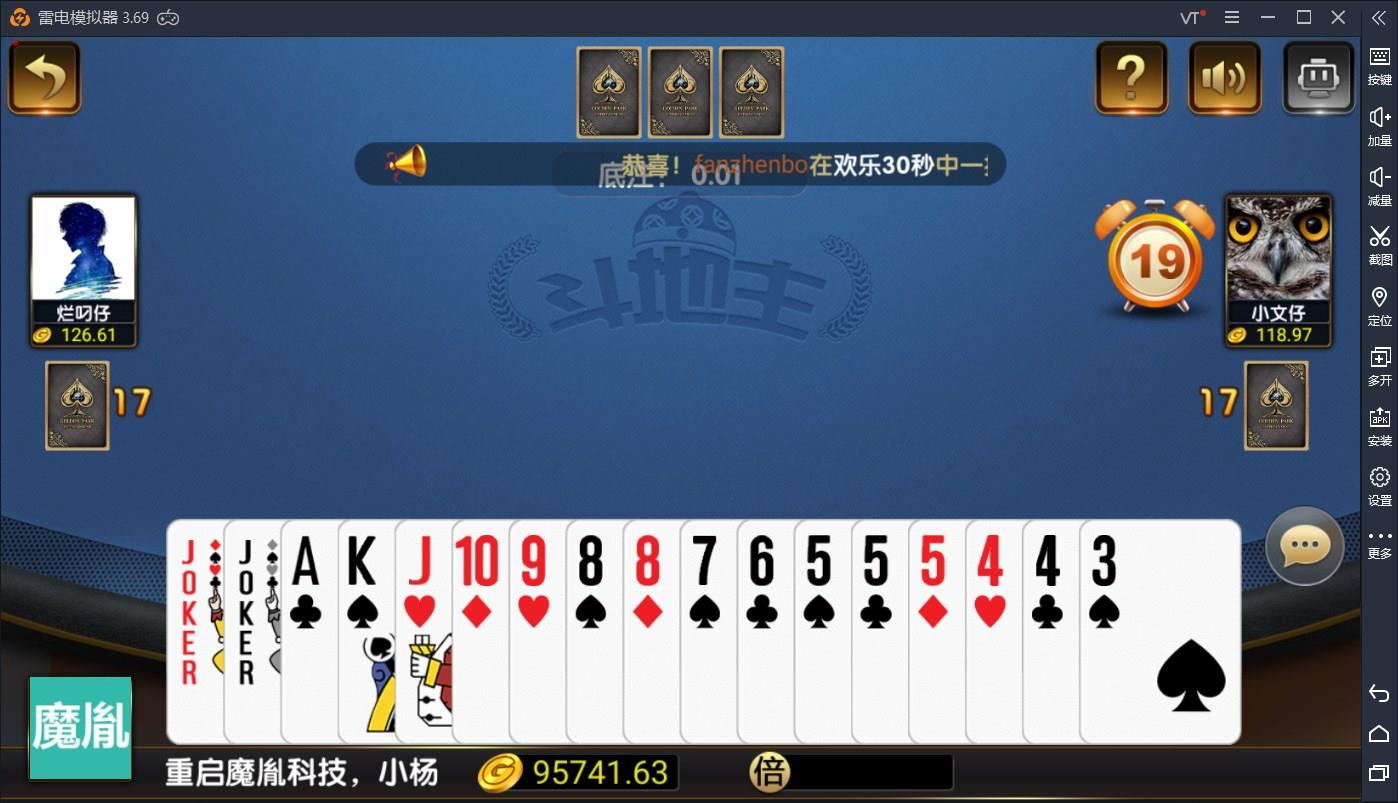Open the VT menu in the title bar
1398x803 pixels.
(x=1189, y=17)
